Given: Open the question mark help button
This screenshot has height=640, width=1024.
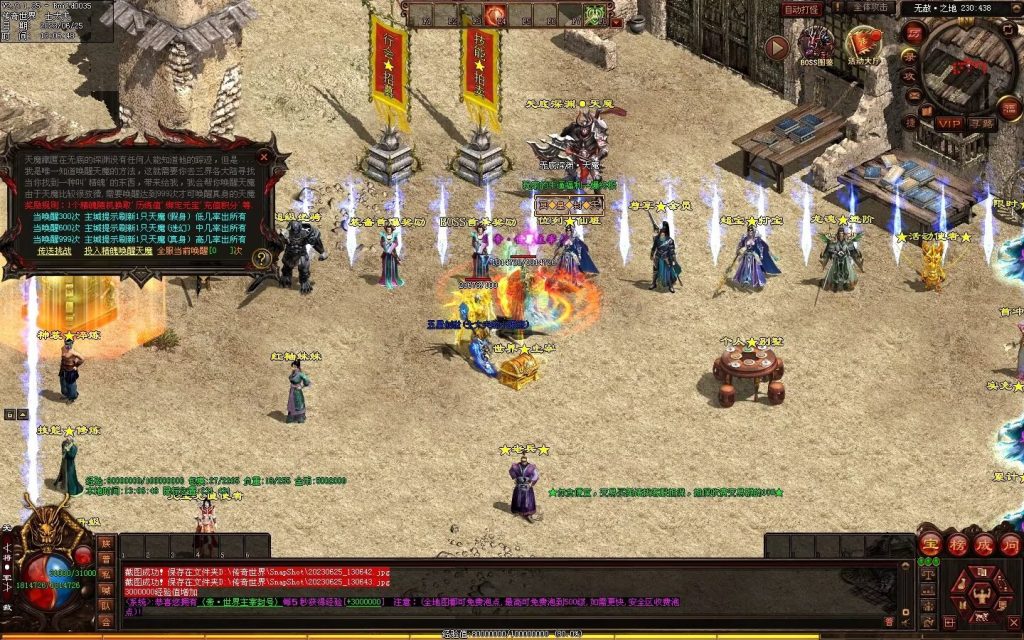Looking at the screenshot, I should tap(262, 258).
